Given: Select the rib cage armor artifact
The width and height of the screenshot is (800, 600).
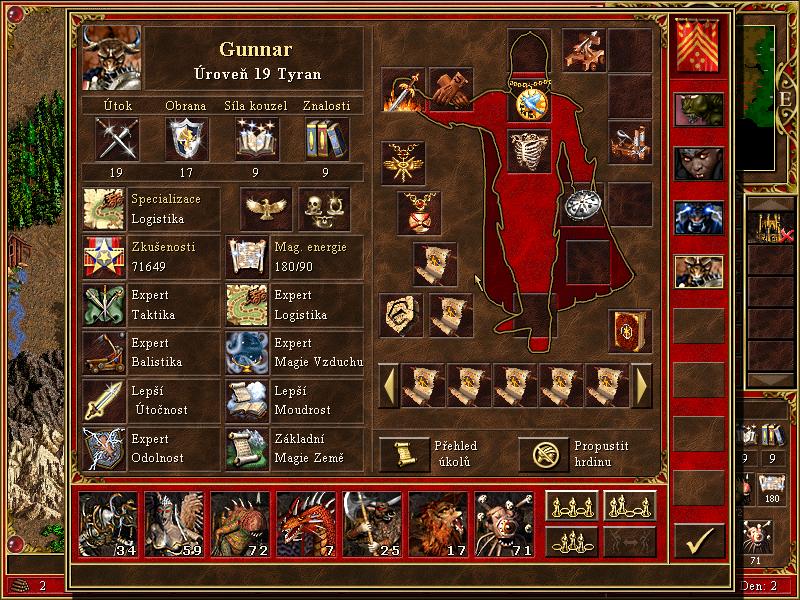Looking at the screenshot, I should [529, 151].
